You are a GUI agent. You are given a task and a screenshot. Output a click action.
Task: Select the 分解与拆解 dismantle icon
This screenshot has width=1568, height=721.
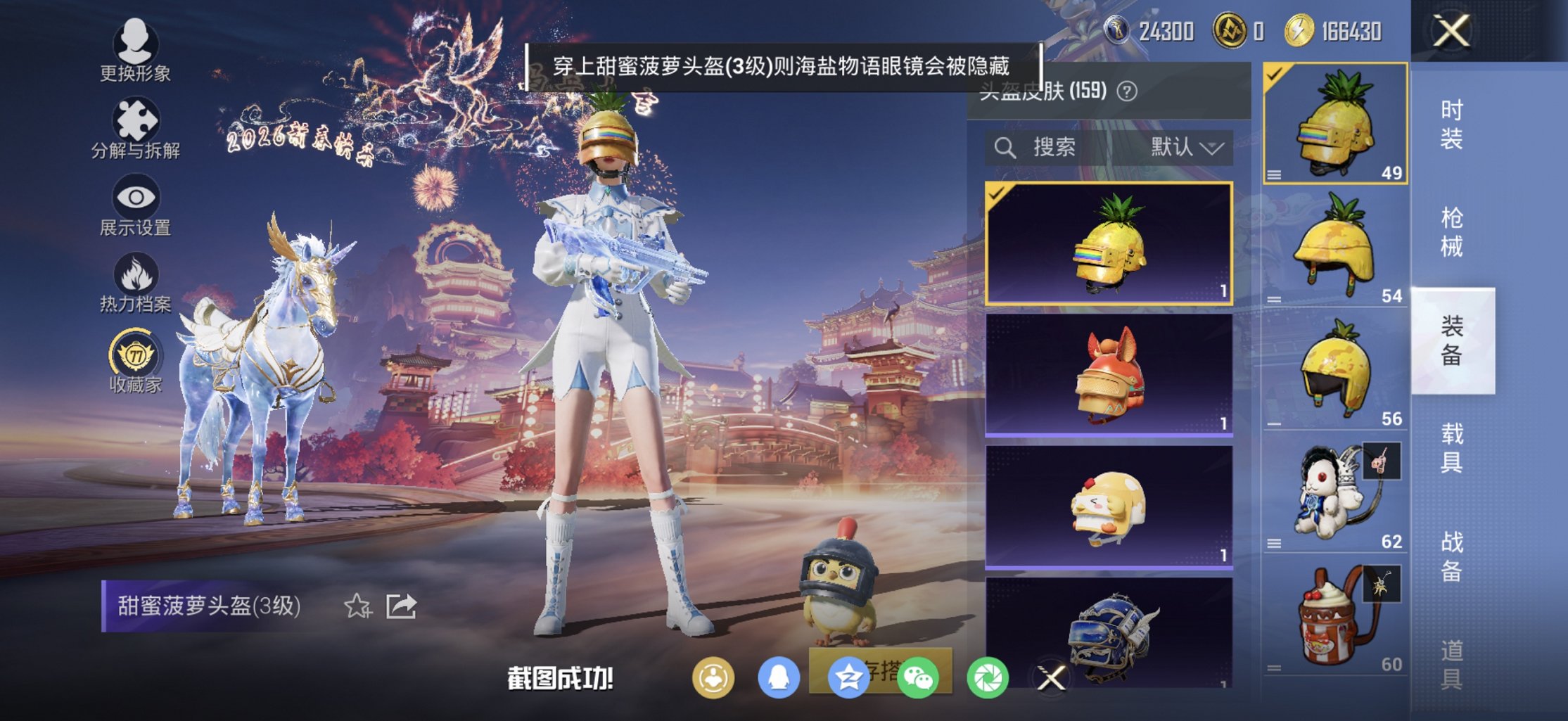[x=138, y=118]
